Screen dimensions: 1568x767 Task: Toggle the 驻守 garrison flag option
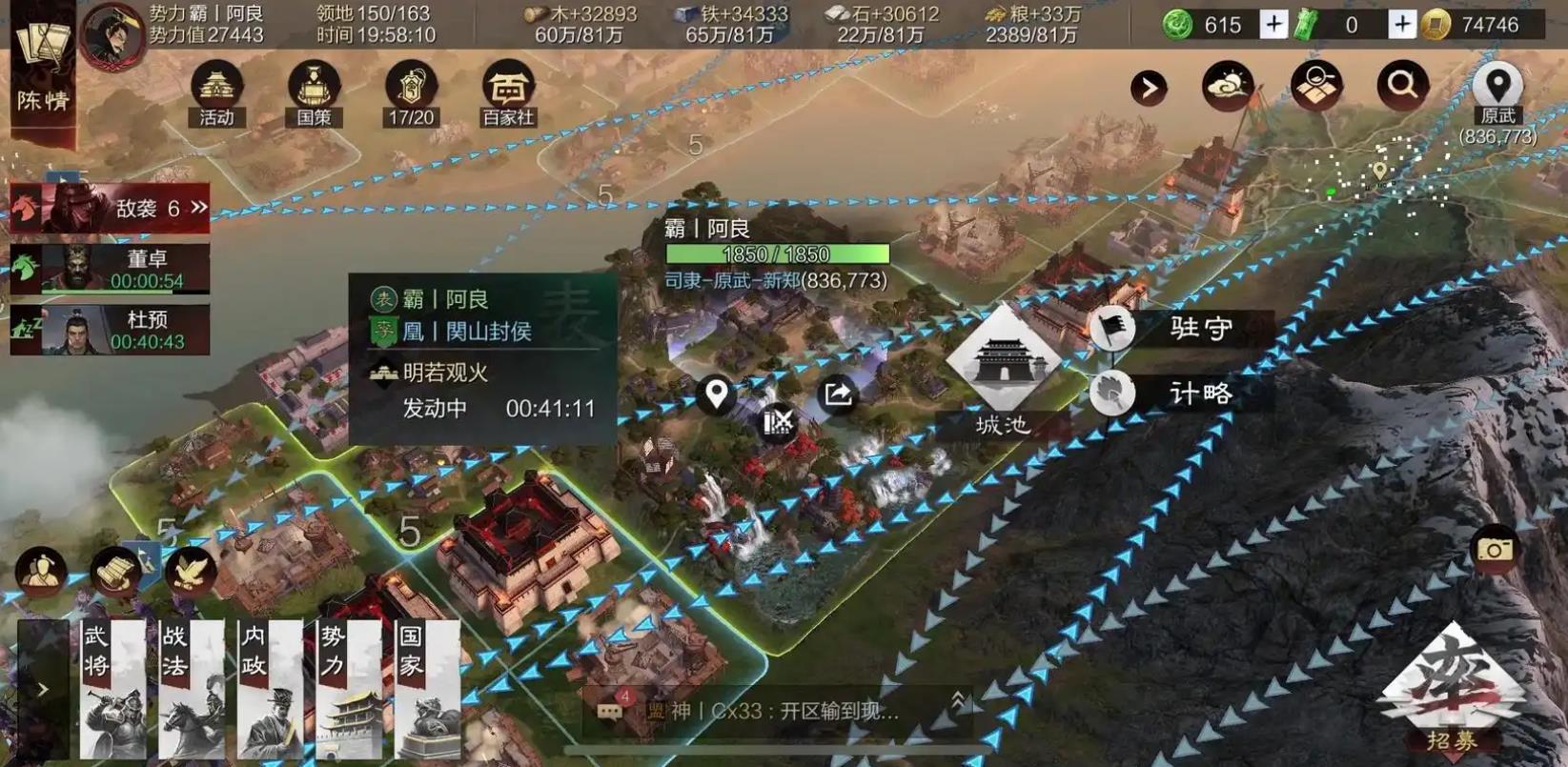1112,329
